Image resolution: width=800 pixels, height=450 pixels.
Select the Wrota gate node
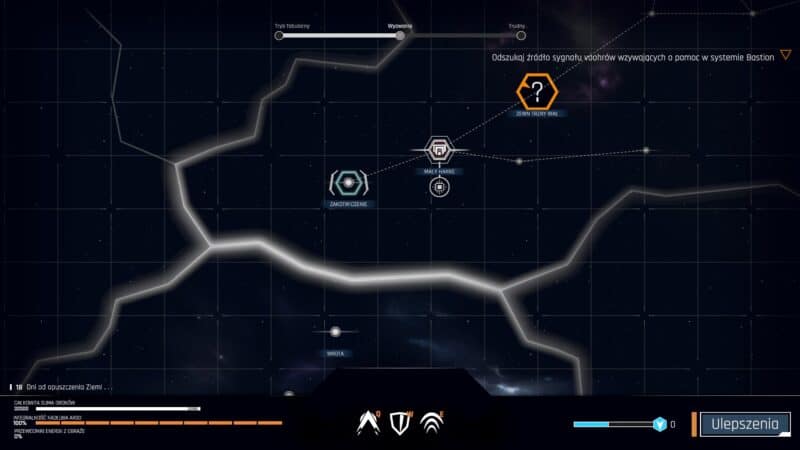pos(336,332)
